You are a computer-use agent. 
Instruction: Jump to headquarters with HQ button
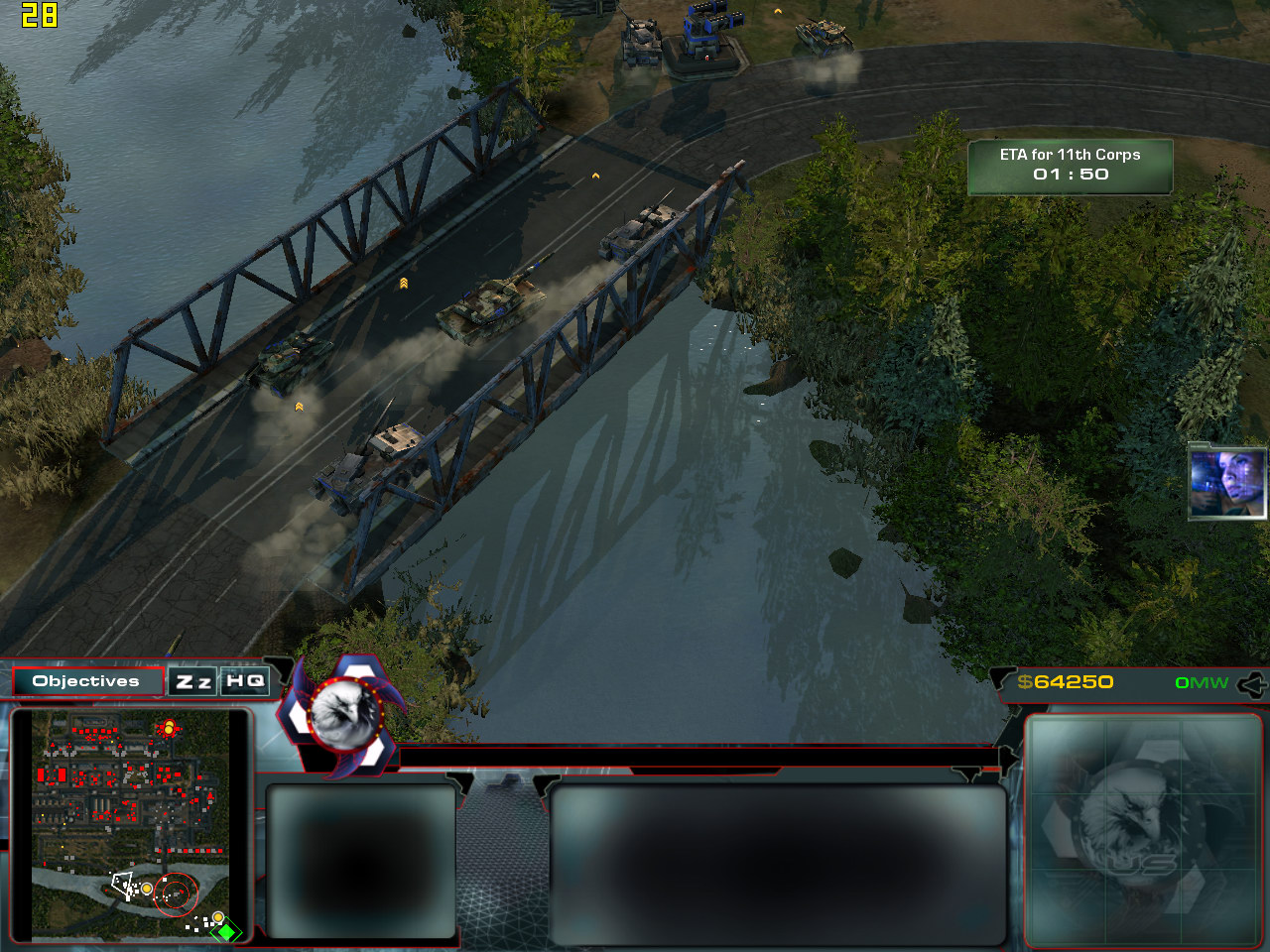click(x=245, y=681)
